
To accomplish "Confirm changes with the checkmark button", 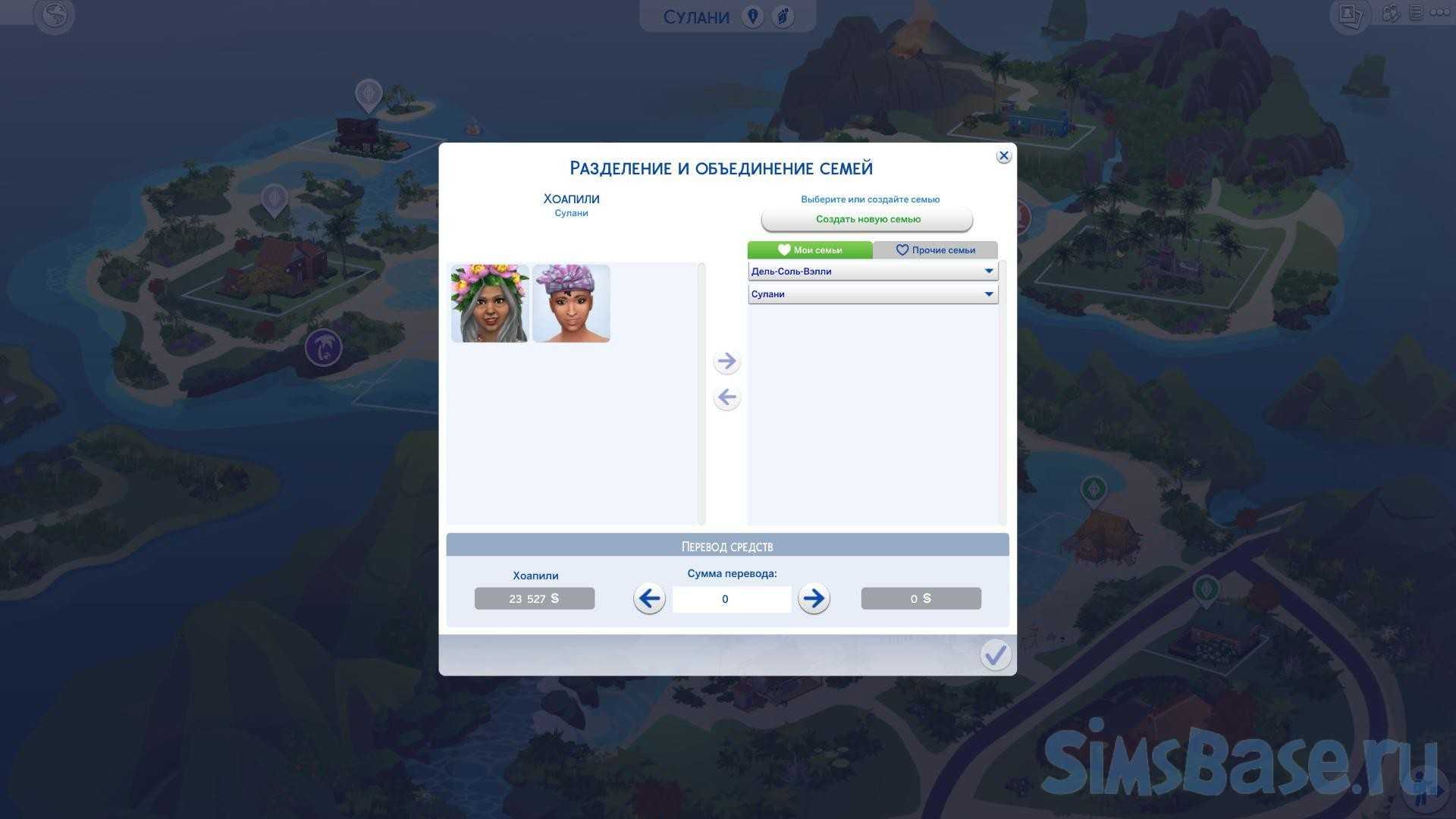I will point(995,654).
